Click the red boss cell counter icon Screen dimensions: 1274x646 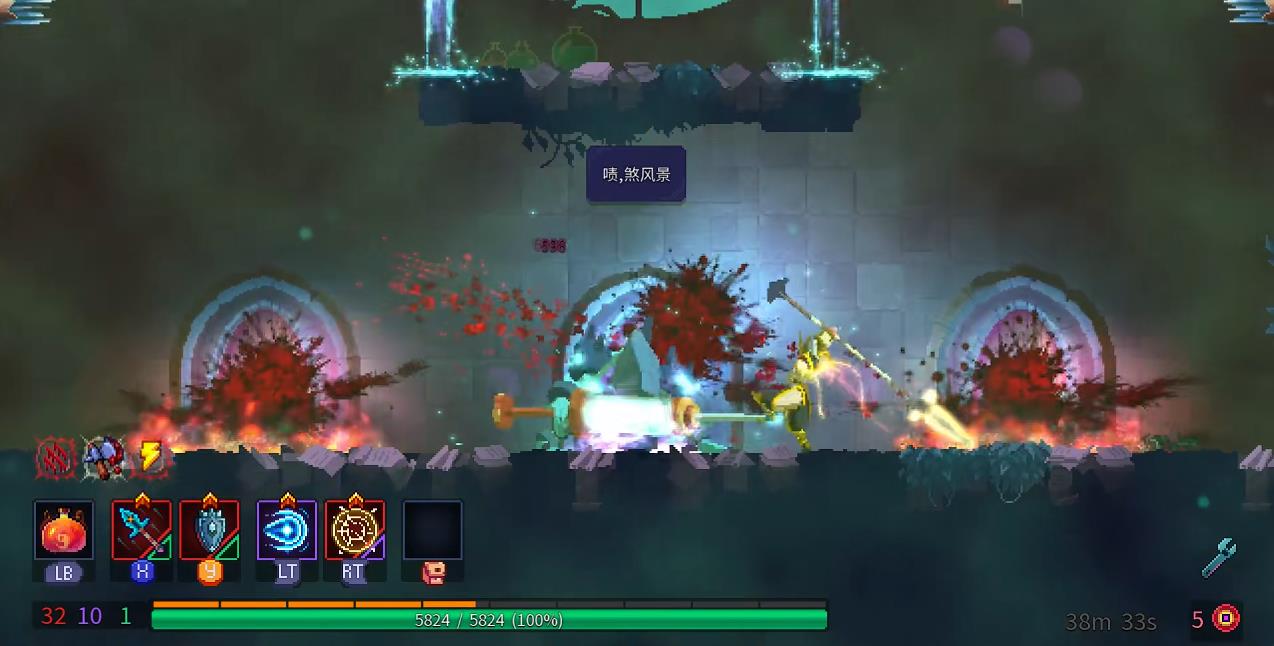click(1226, 619)
